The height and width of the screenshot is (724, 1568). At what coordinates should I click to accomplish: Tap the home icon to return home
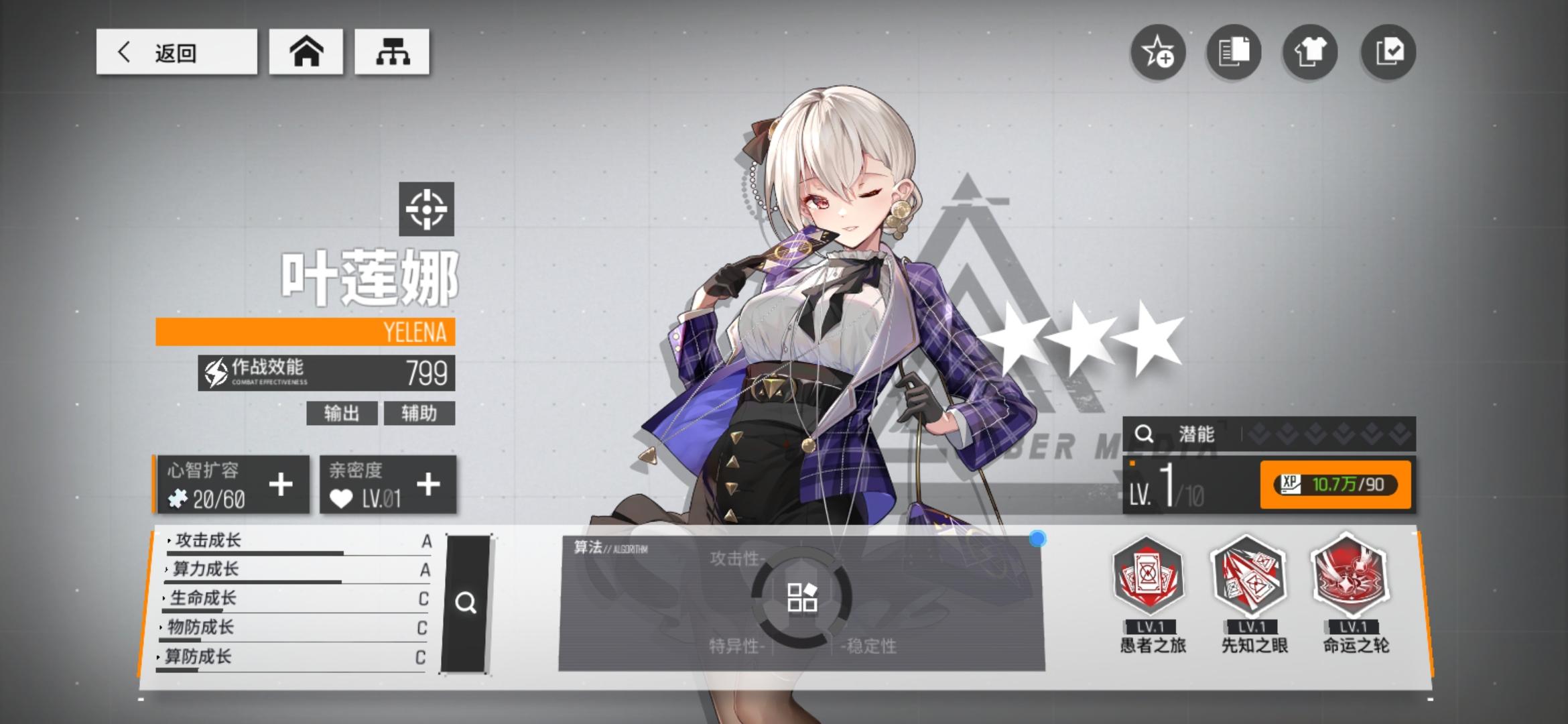click(305, 52)
